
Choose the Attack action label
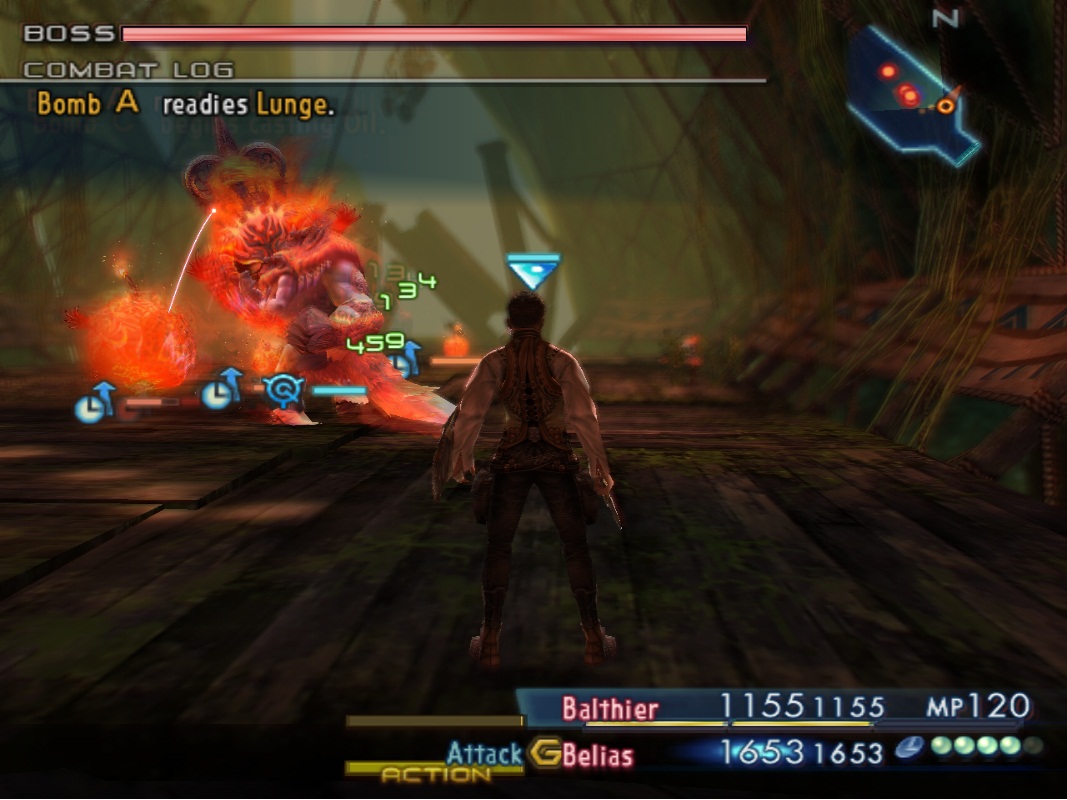(x=484, y=753)
